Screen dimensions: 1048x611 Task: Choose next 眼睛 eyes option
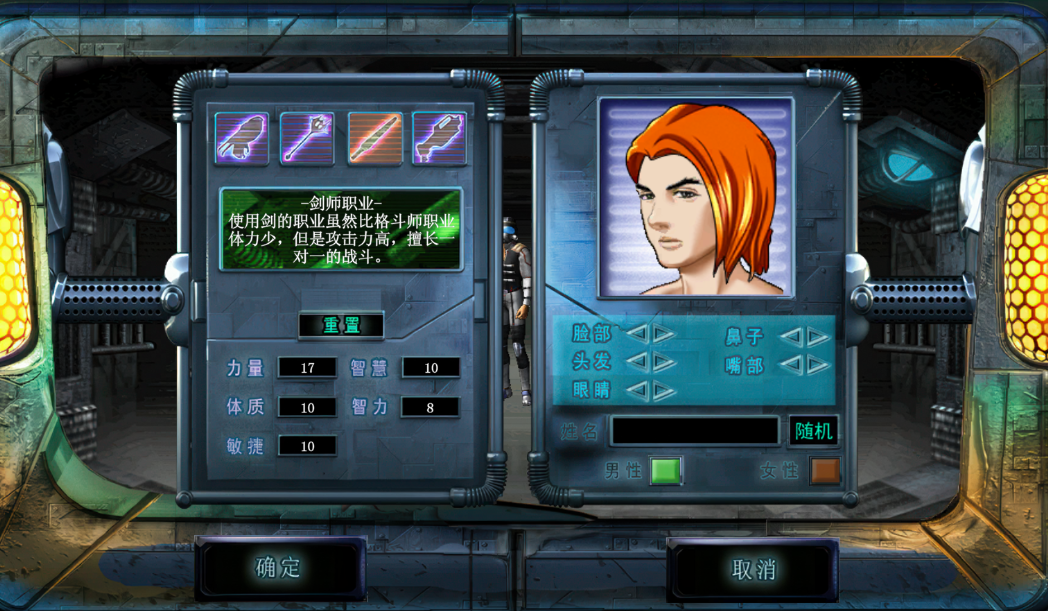(663, 390)
